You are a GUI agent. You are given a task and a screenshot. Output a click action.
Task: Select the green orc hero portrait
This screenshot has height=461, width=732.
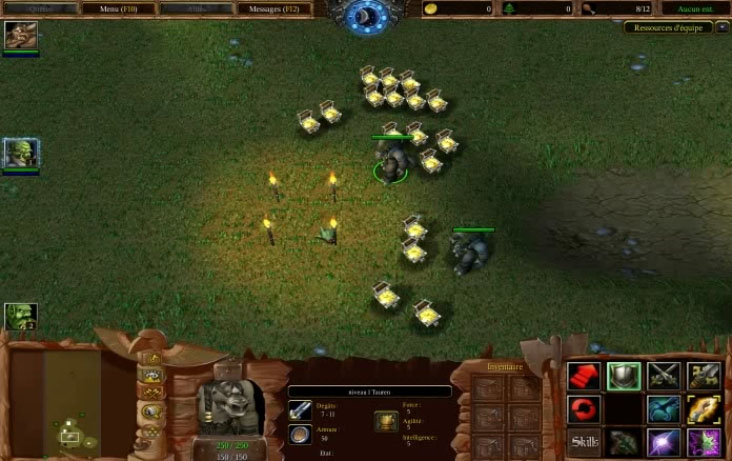pos(20,153)
